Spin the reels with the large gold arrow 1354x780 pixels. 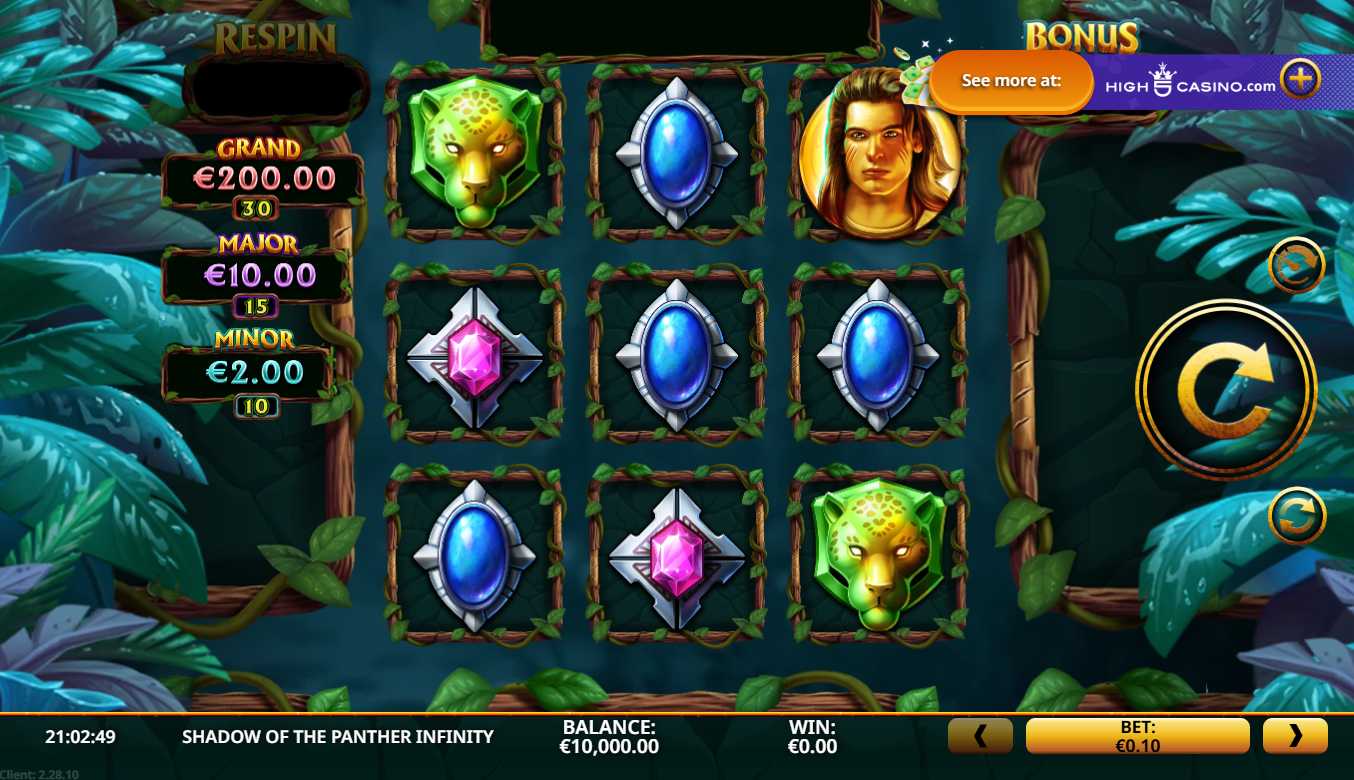tap(1225, 390)
